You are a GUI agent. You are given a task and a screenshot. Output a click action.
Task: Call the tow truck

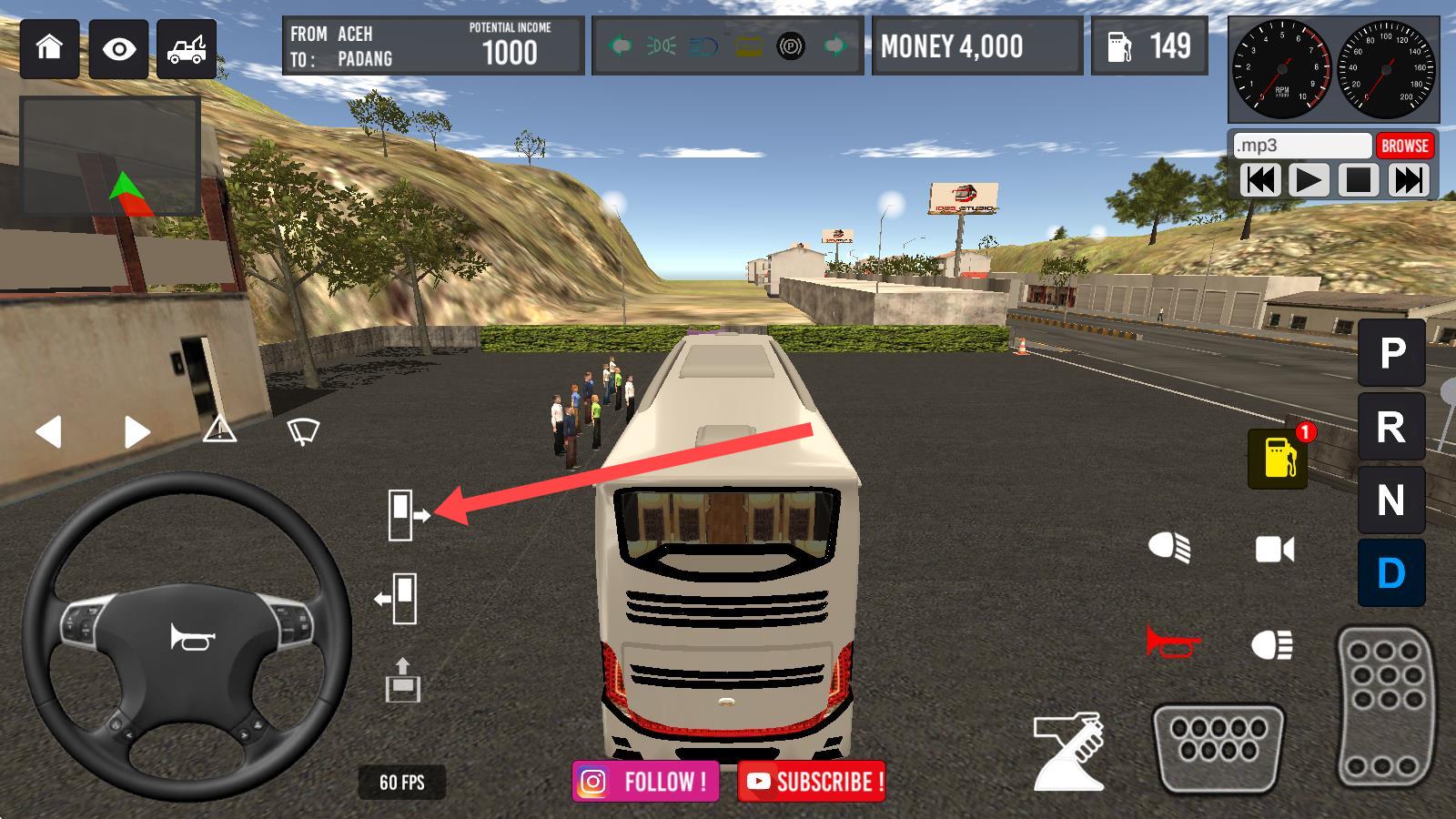click(x=187, y=47)
